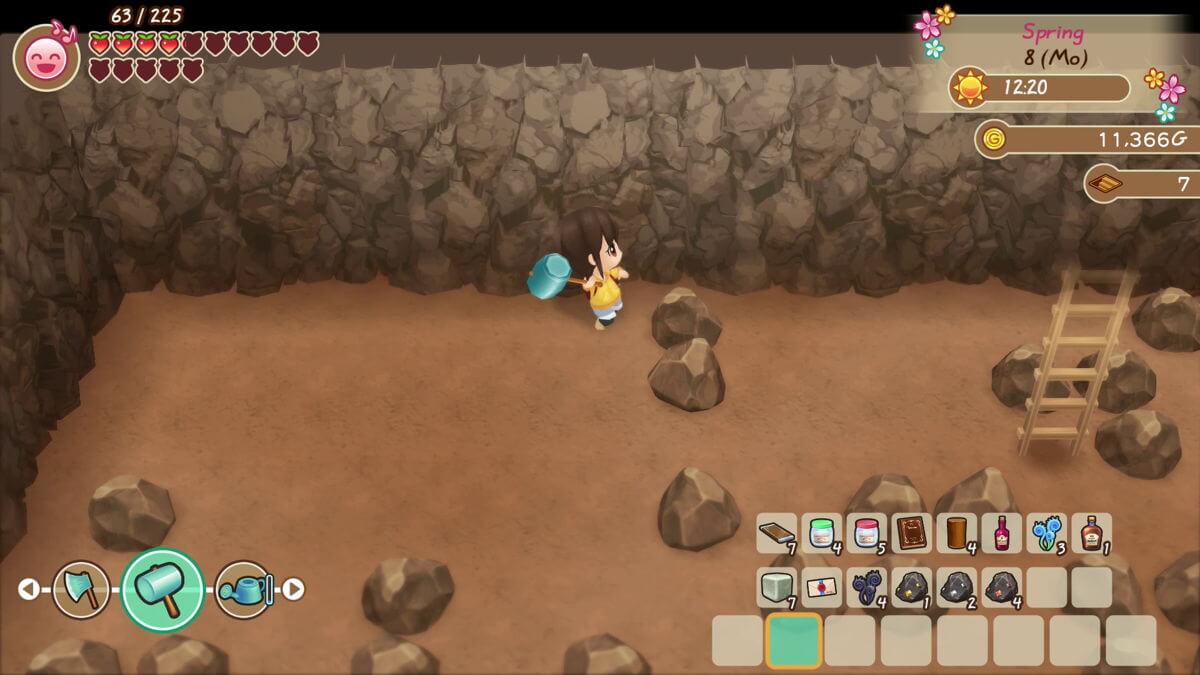Cycle tools with the right arrow
This screenshot has height=675, width=1200.
click(293, 590)
